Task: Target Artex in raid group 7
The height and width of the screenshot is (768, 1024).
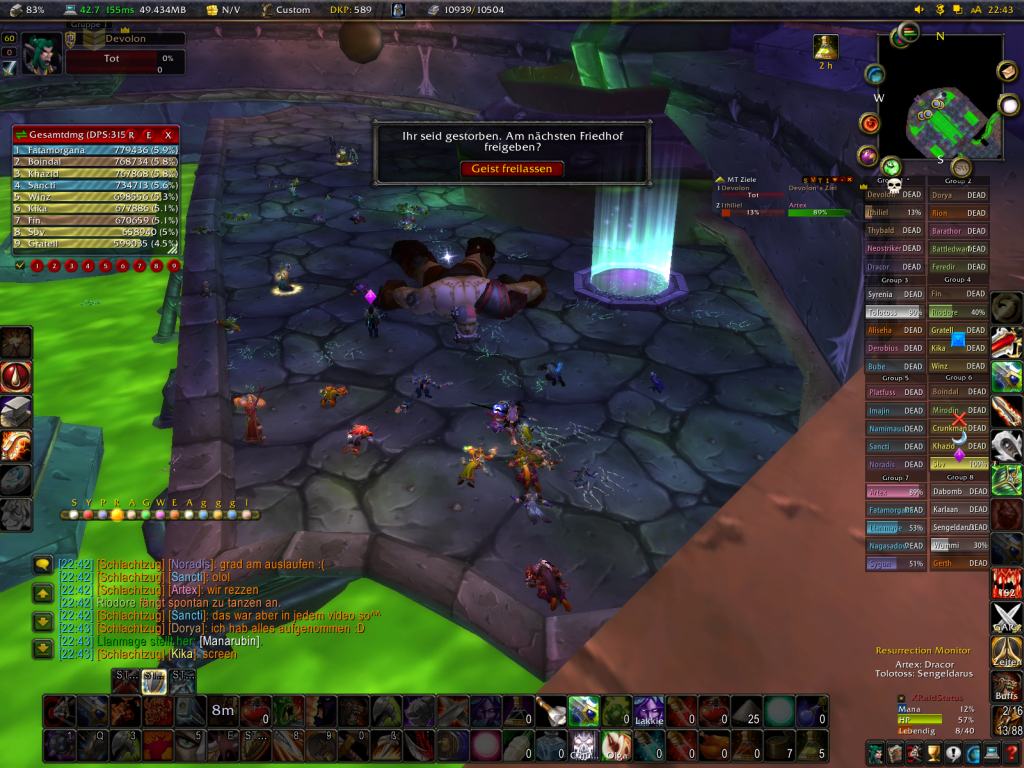Action: tap(894, 492)
